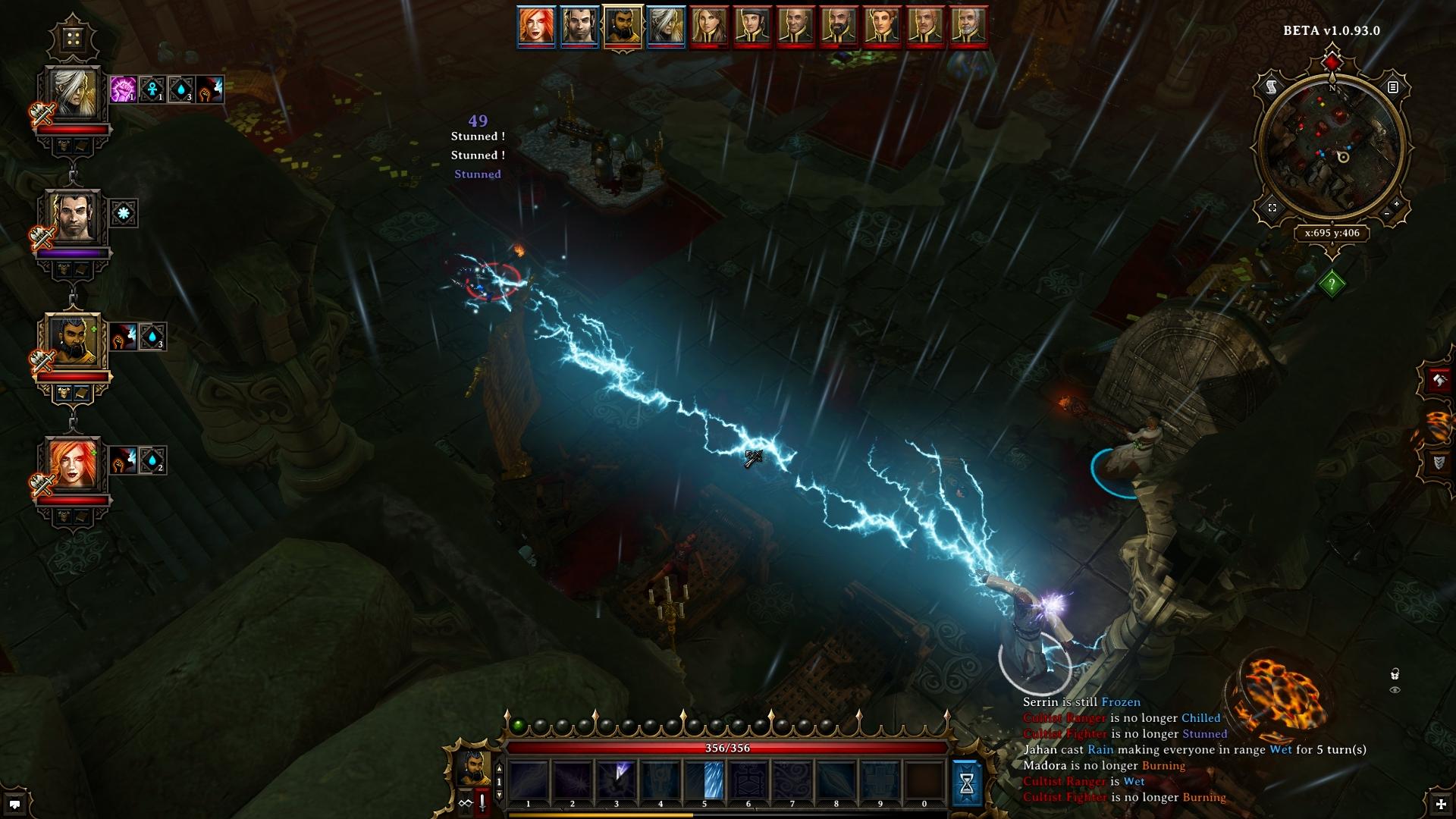Zoom in the minimap with the plus button
The width and height of the screenshot is (1456, 819).
click(x=1397, y=204)
